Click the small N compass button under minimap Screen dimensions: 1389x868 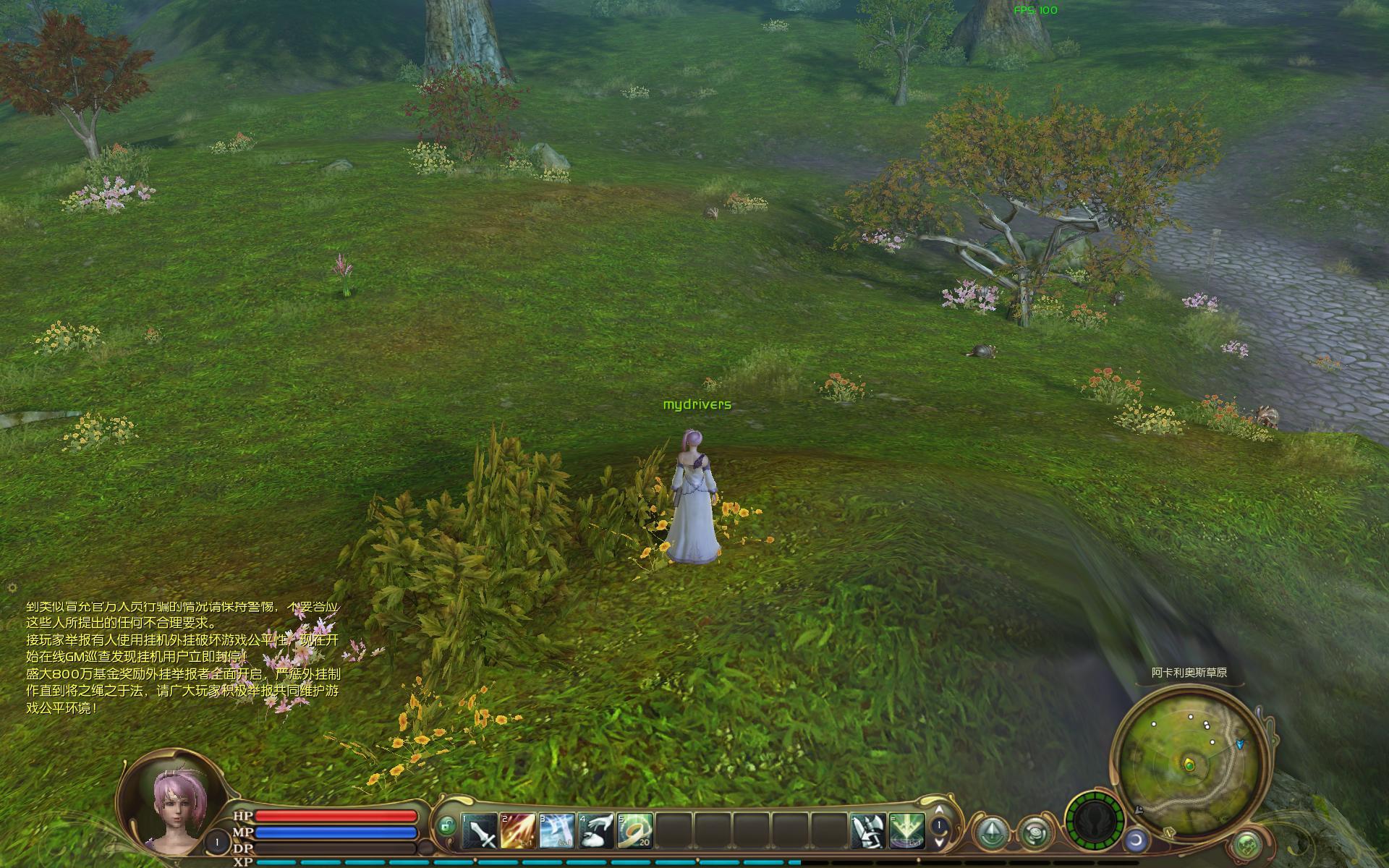coord(1170,833)
